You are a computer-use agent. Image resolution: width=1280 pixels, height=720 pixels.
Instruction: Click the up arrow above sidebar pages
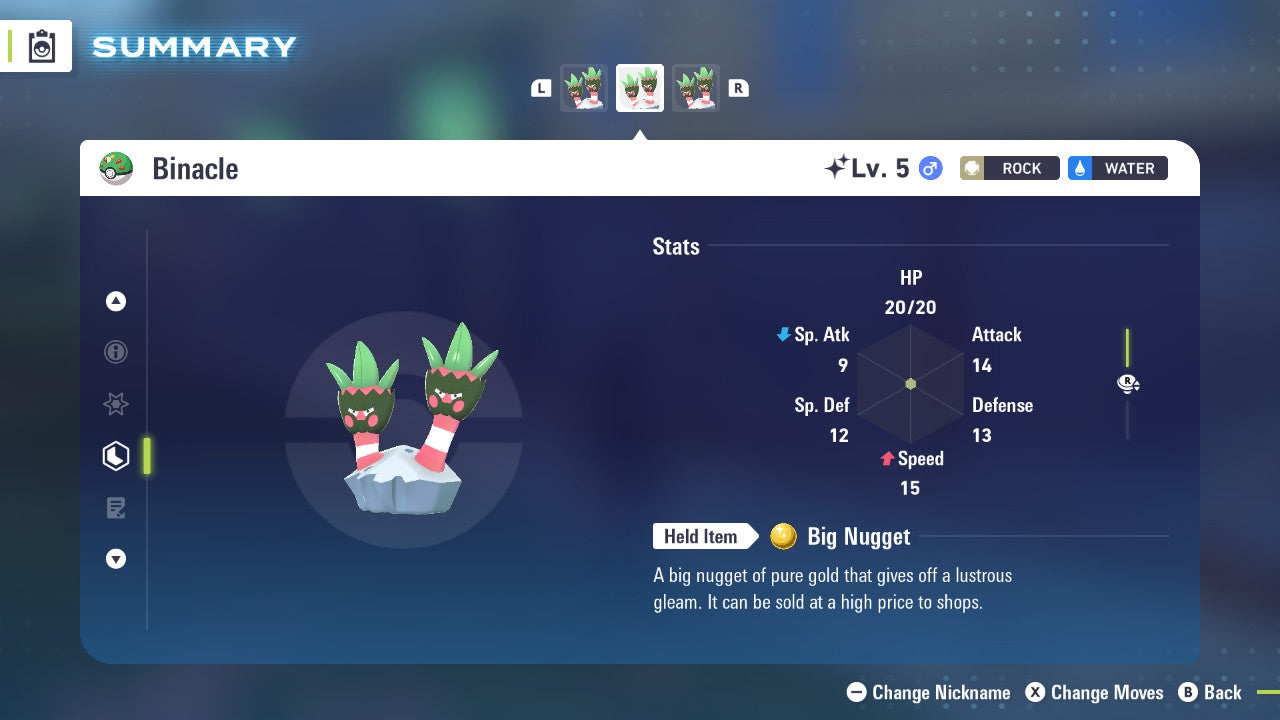116,301
